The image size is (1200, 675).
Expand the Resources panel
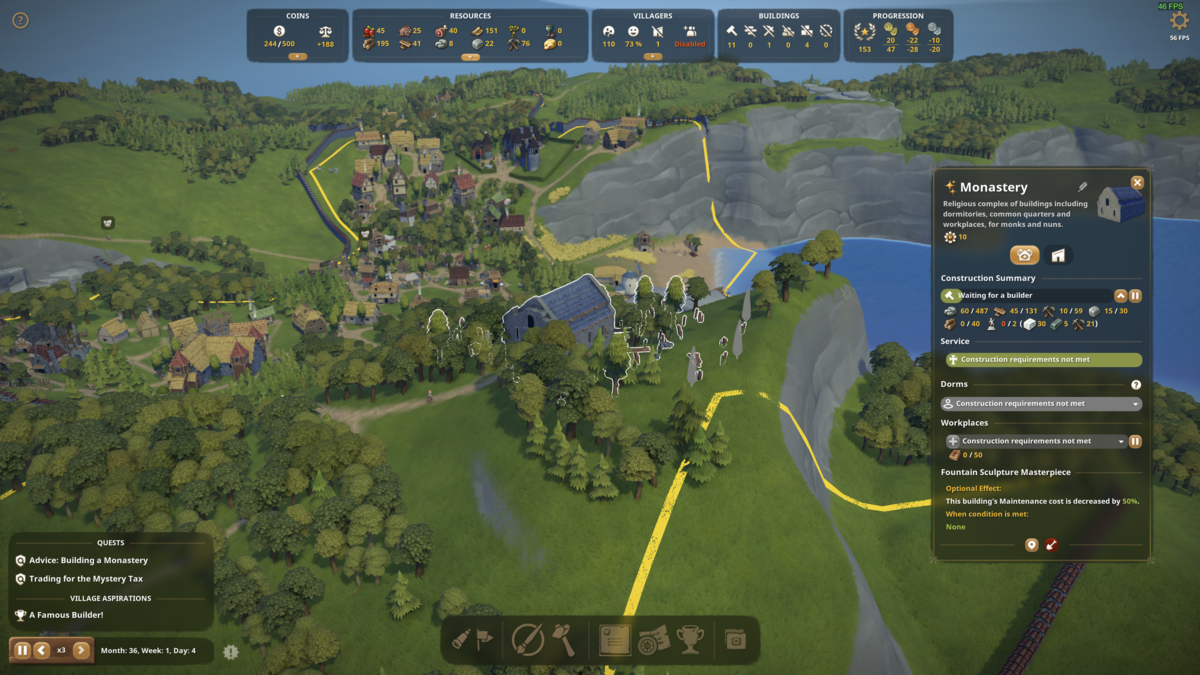click(x=470, y=57)
